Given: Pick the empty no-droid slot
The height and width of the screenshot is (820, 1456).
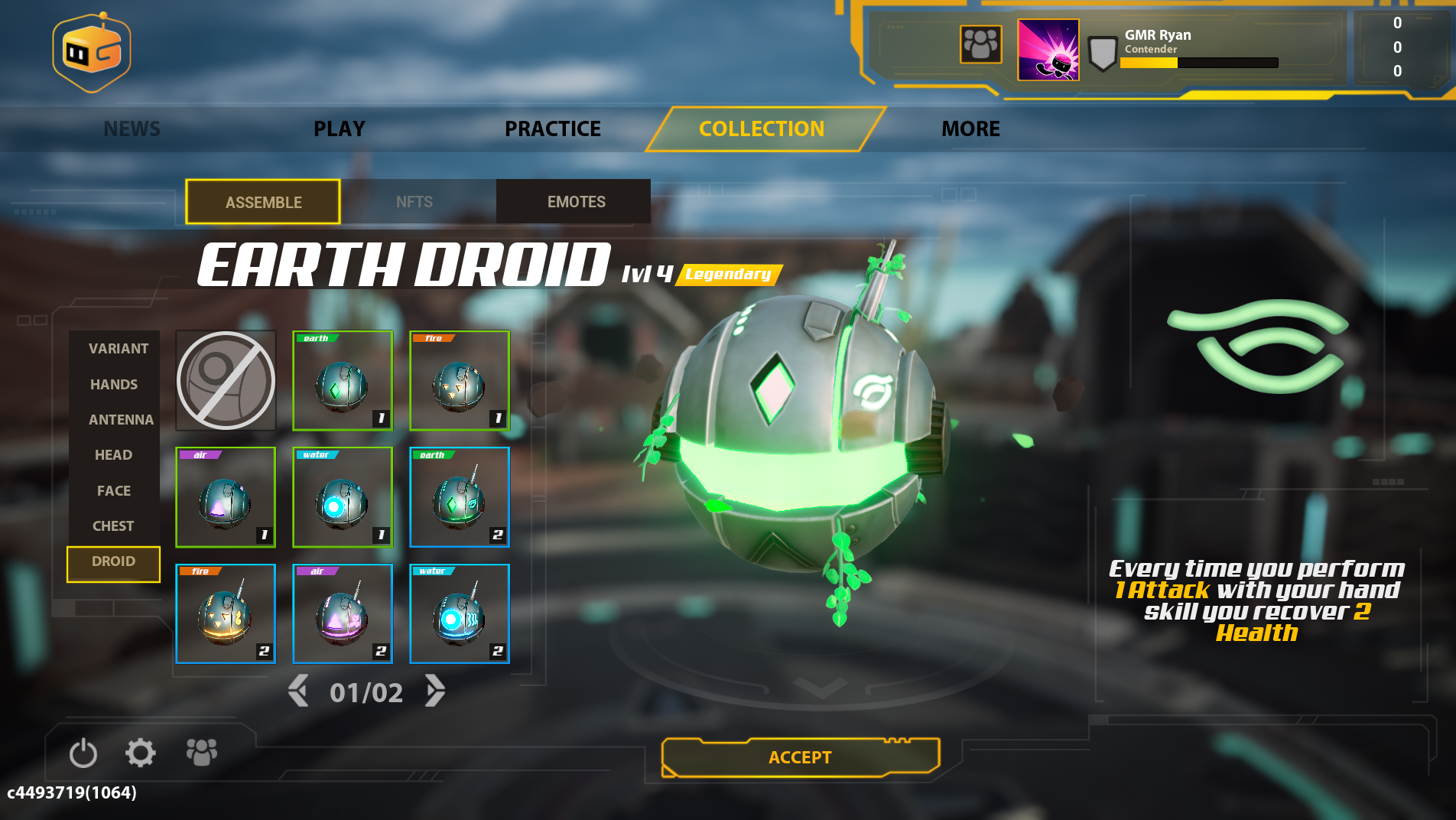Looking at the screenshot, I should (226, 380).
